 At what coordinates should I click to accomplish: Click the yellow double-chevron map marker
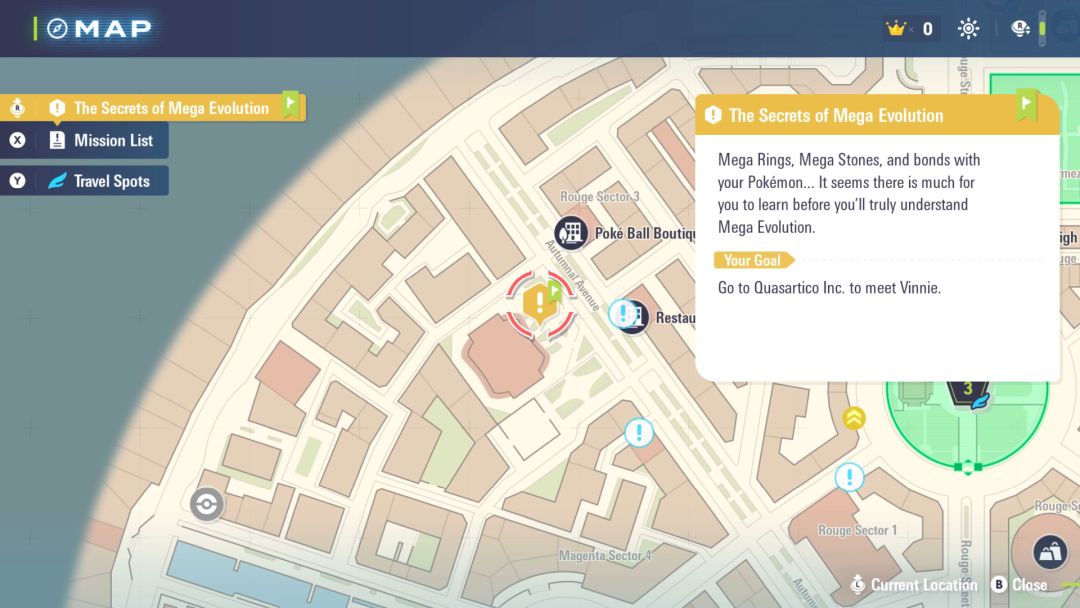point(853,418)
